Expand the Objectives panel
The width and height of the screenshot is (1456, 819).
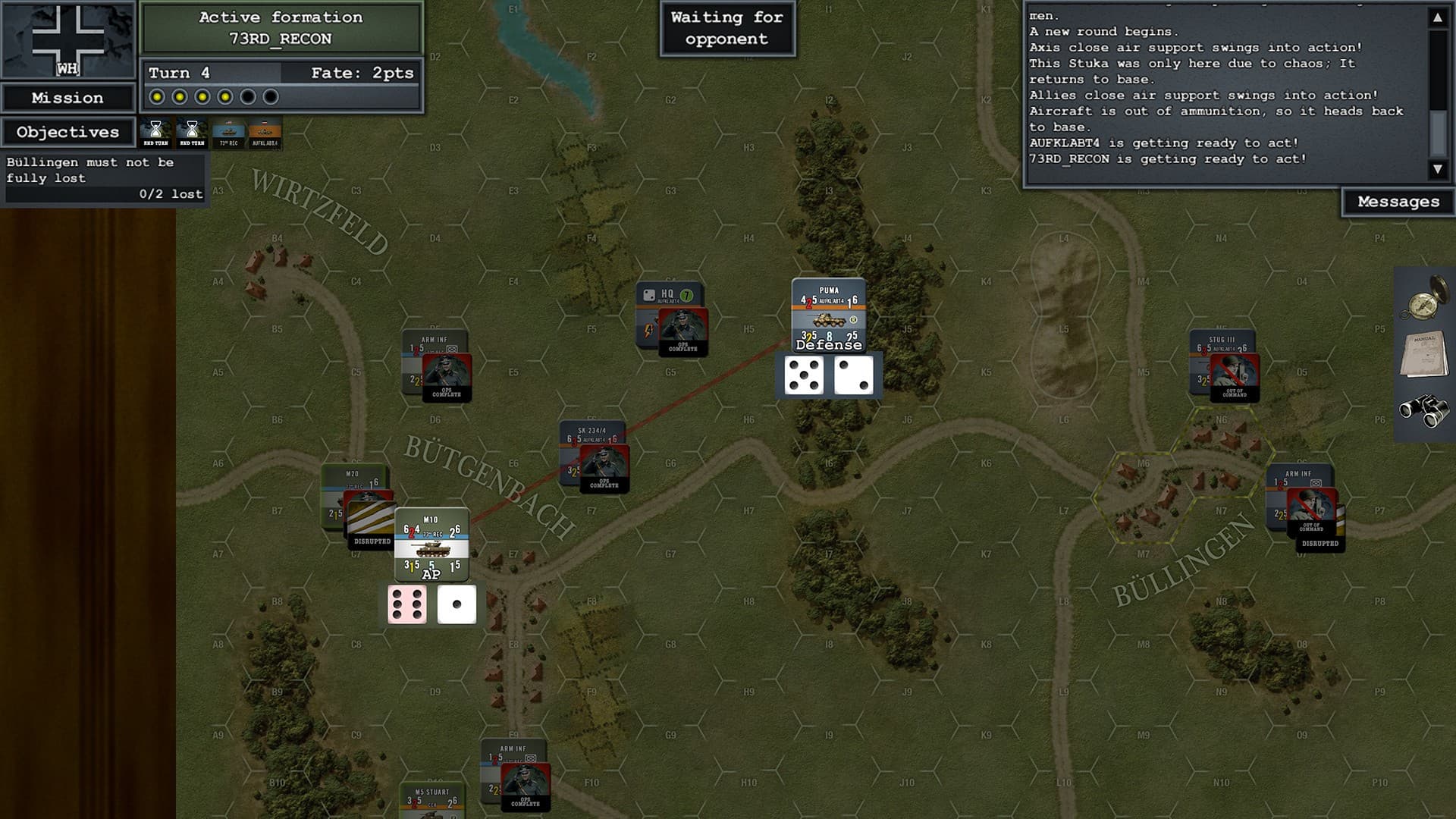tap(67, 132)
